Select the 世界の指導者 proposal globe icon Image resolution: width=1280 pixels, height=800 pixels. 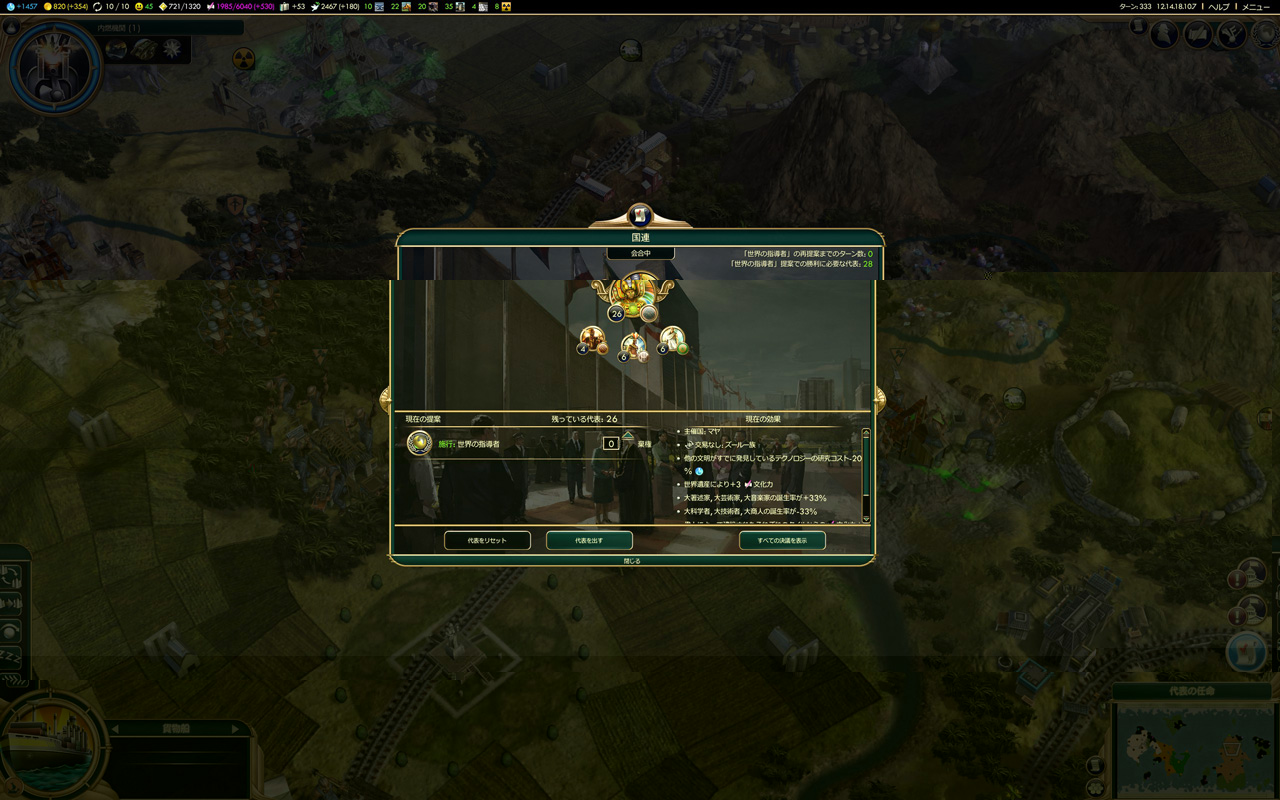(x=419, y=443)
